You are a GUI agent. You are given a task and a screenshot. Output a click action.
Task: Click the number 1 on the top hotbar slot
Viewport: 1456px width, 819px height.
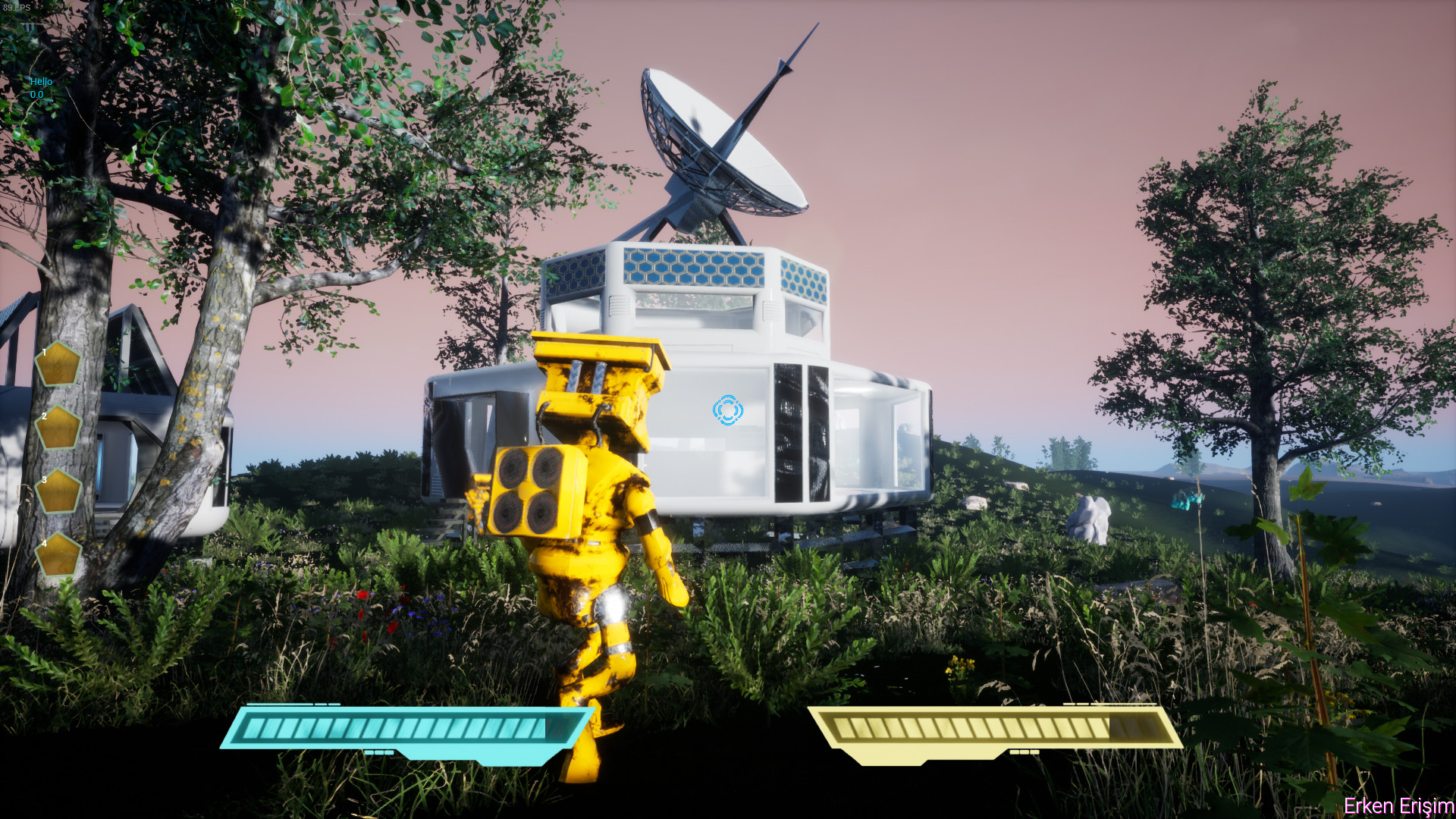coord(43,350)
